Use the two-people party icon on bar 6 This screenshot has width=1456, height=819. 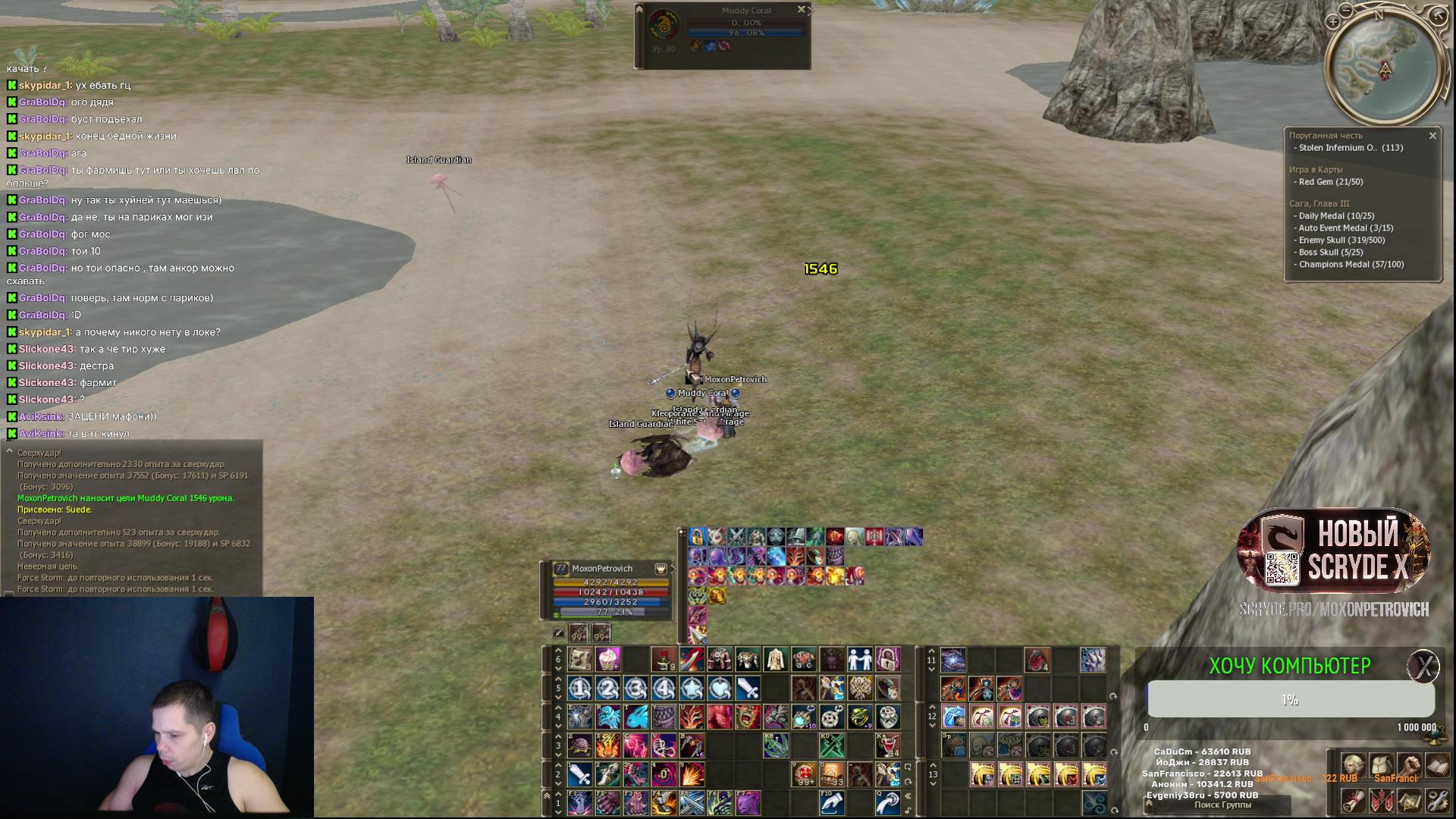coord(860,659)
